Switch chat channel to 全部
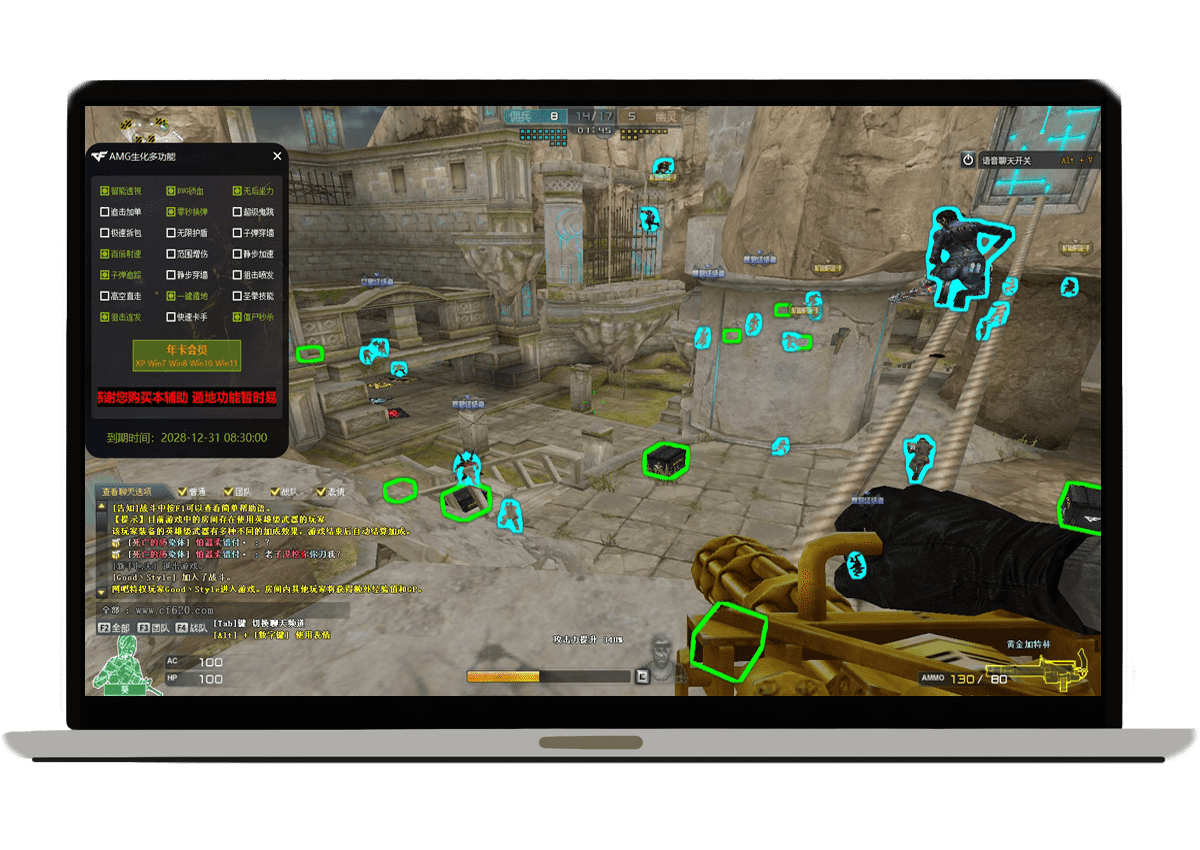1200x850 pixels. pyautogui.click(x=115, y=628)
